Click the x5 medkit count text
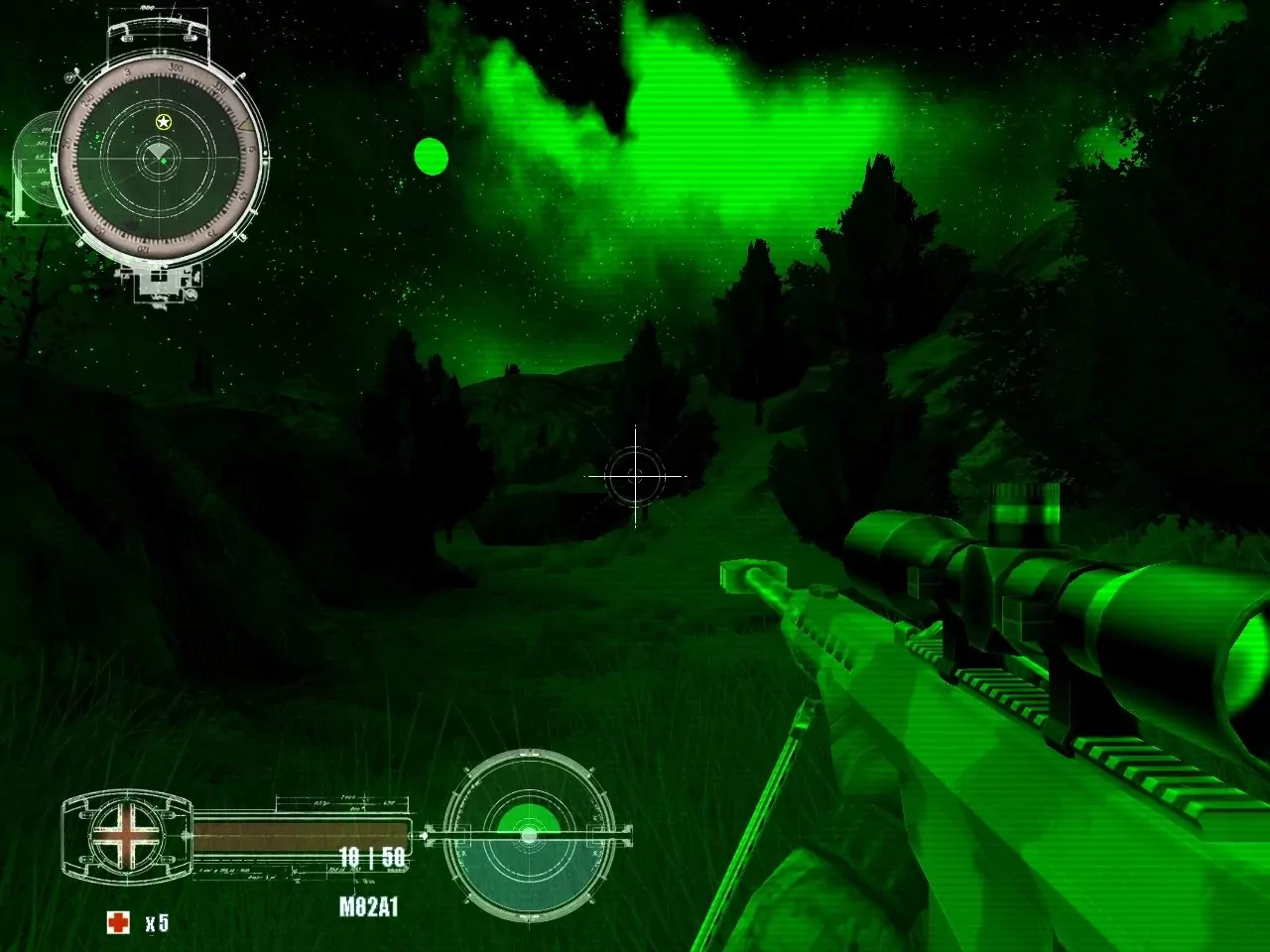The height and width of the screenshot is (952, 1270). click(157, 922)
